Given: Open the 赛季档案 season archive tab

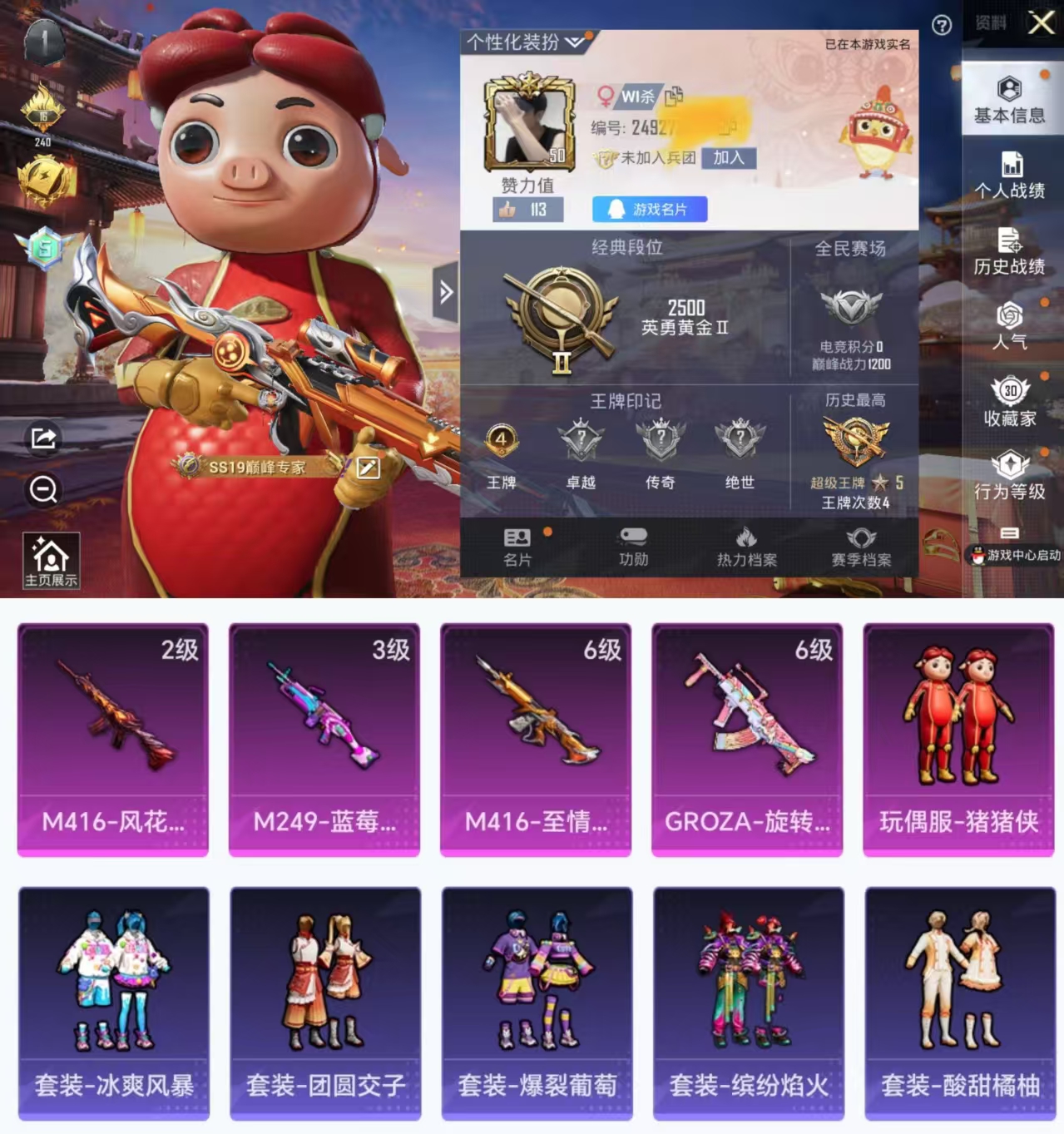Looking at the screenshot, I should coord(861,547).
